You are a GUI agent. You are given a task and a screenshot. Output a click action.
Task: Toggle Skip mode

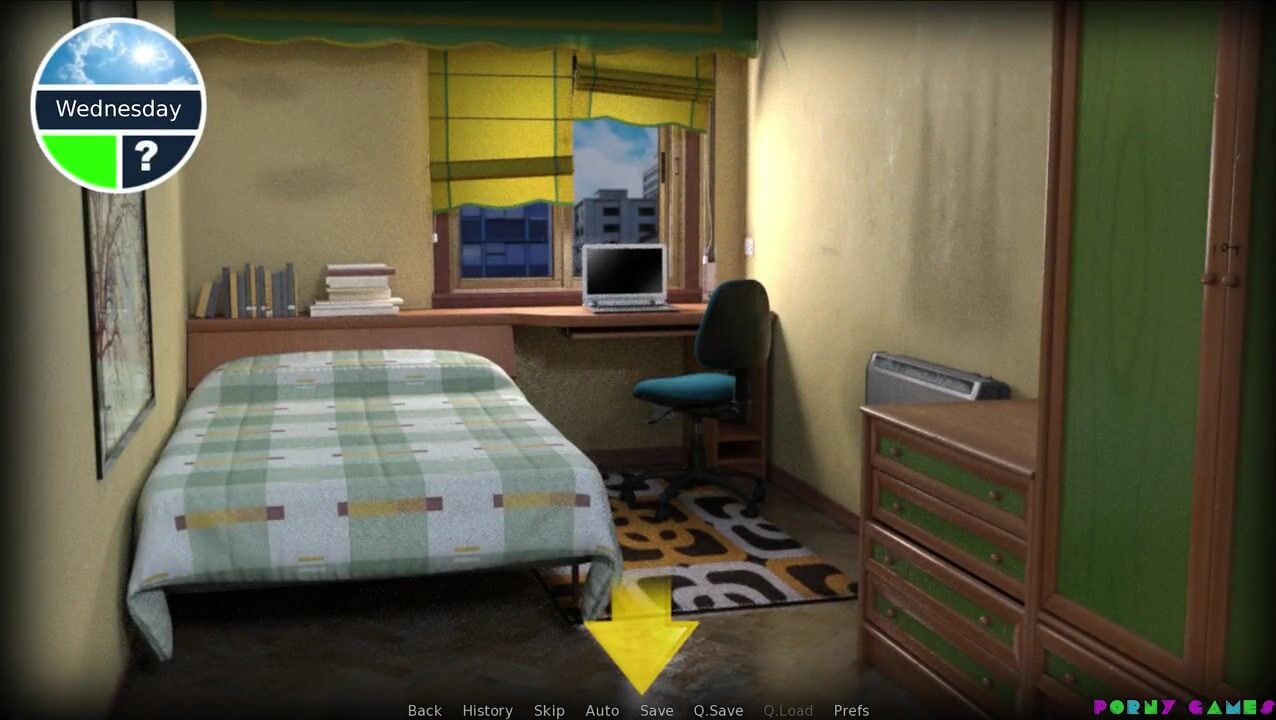tap(549, 710)
